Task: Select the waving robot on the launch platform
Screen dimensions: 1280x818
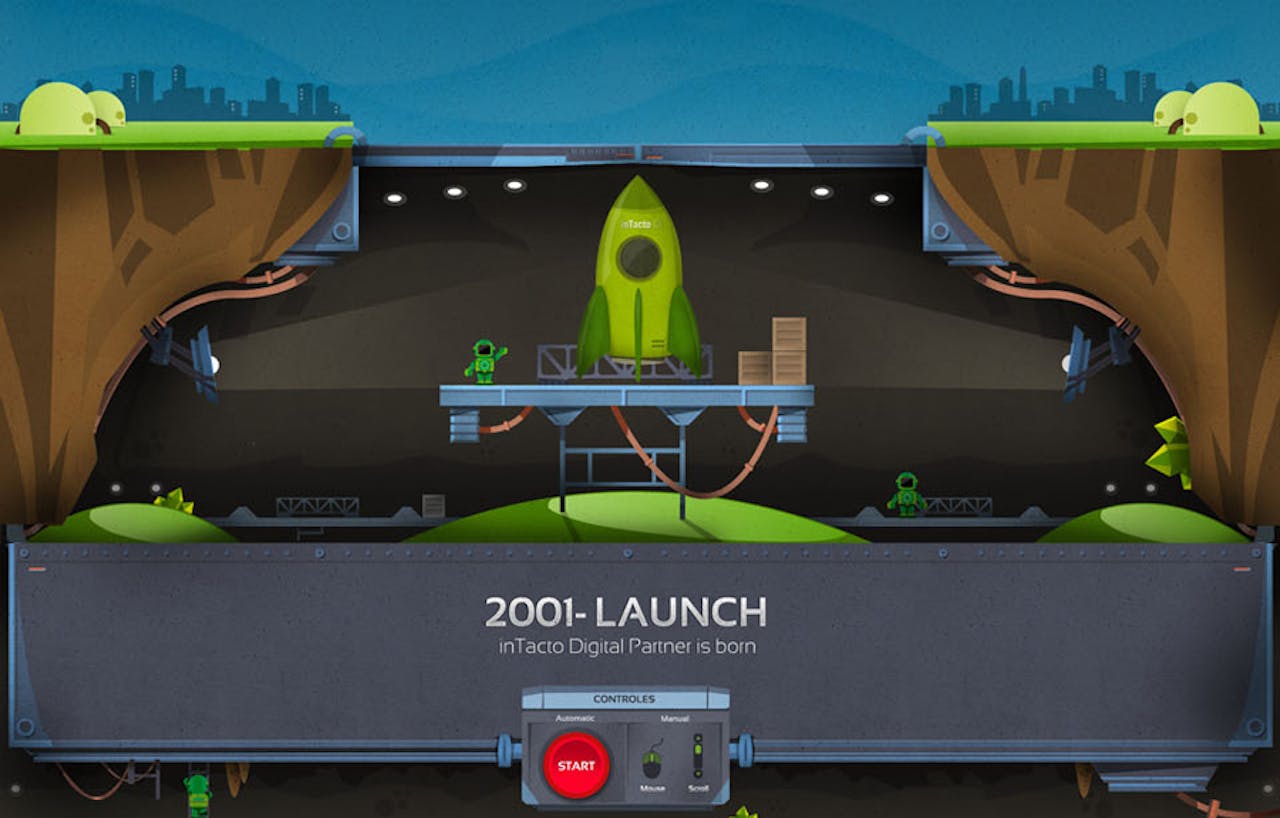Action: pos(482,360)
